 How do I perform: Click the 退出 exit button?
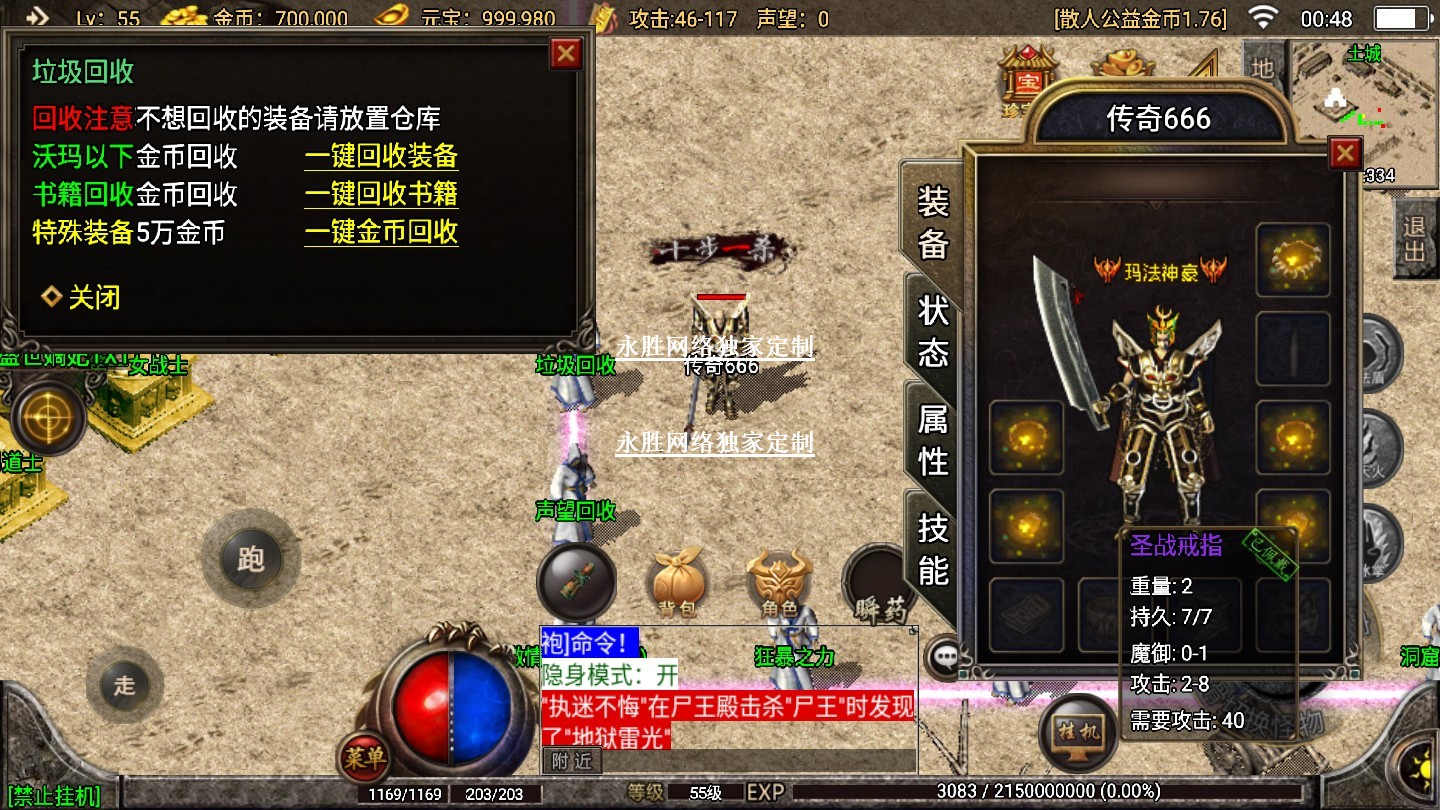coord(1414,238)
